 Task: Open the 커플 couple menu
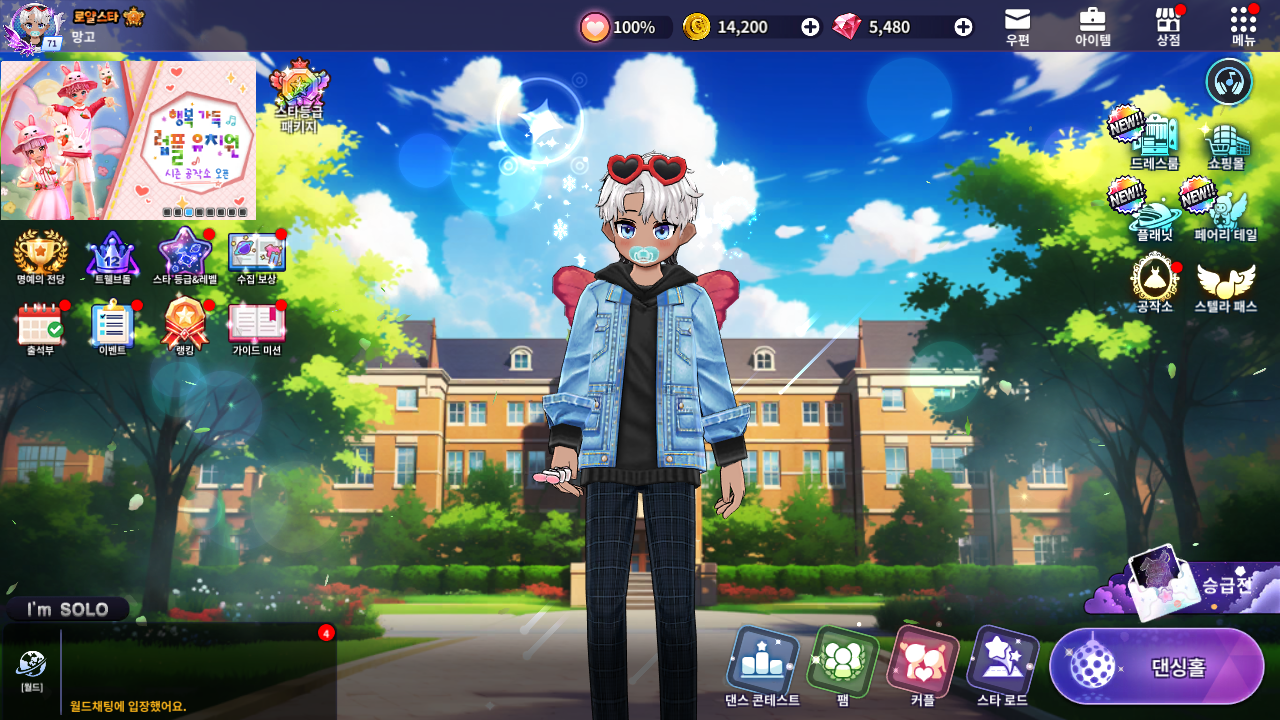pos(922,665)
